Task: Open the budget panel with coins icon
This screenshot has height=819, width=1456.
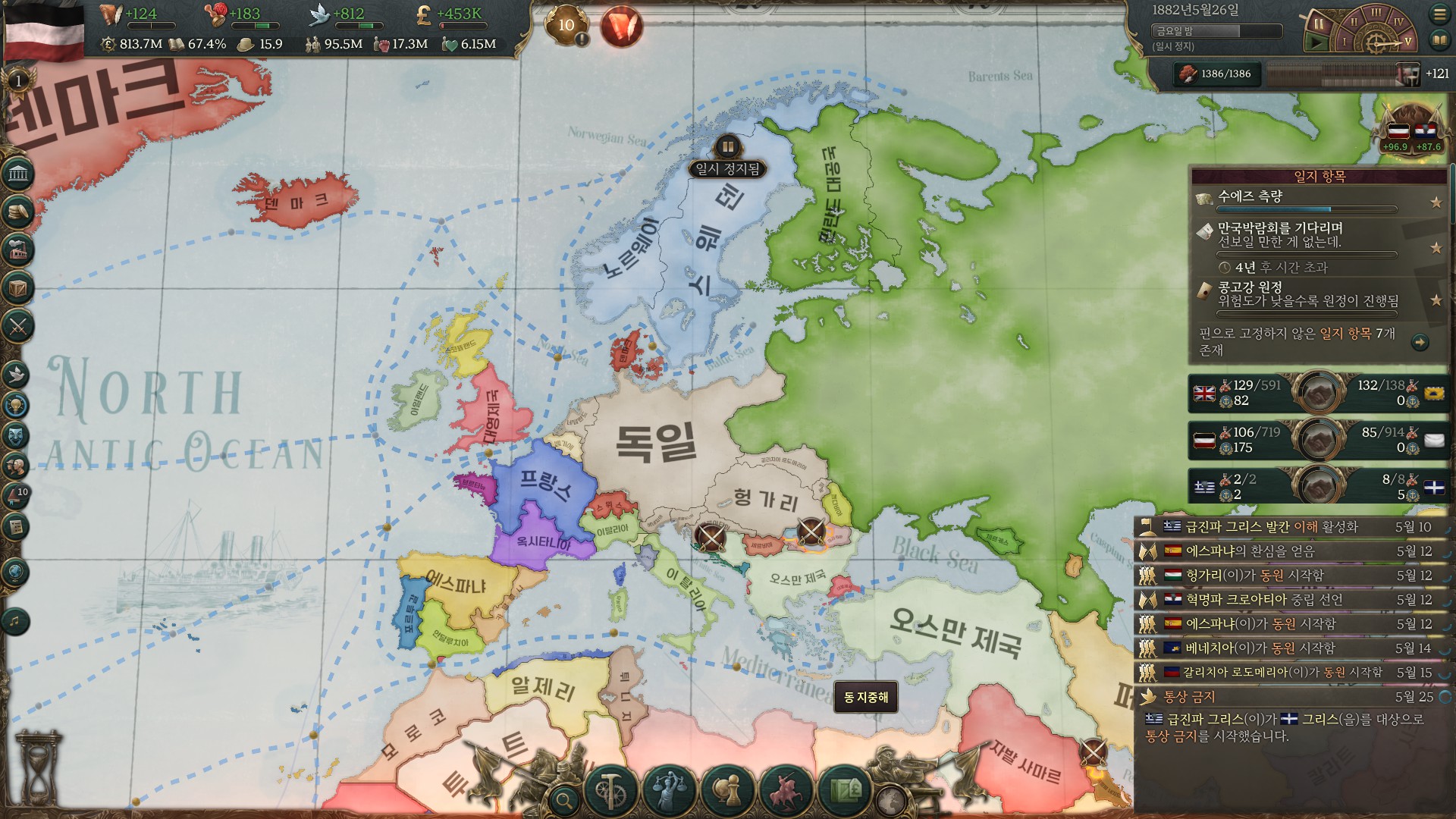Action: [18, 212]
